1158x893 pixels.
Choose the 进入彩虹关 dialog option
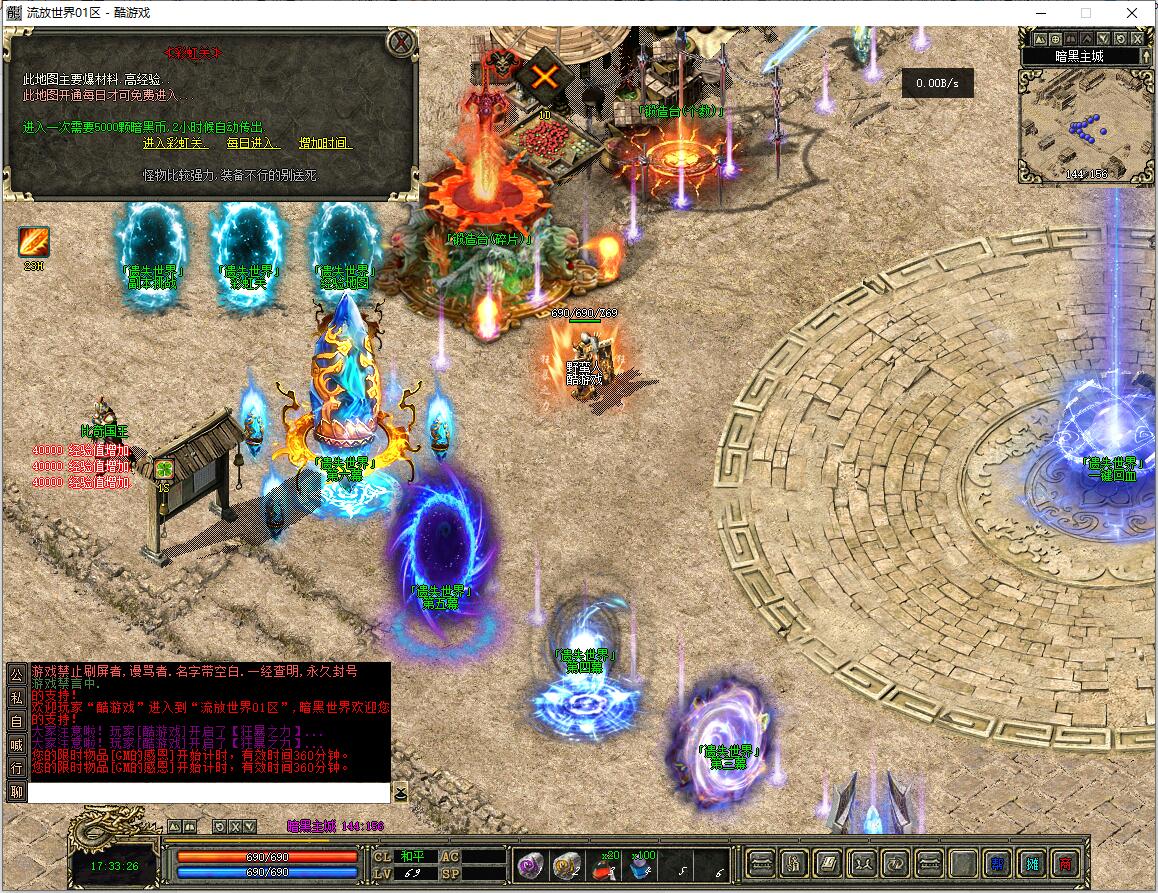click(176, 144)
